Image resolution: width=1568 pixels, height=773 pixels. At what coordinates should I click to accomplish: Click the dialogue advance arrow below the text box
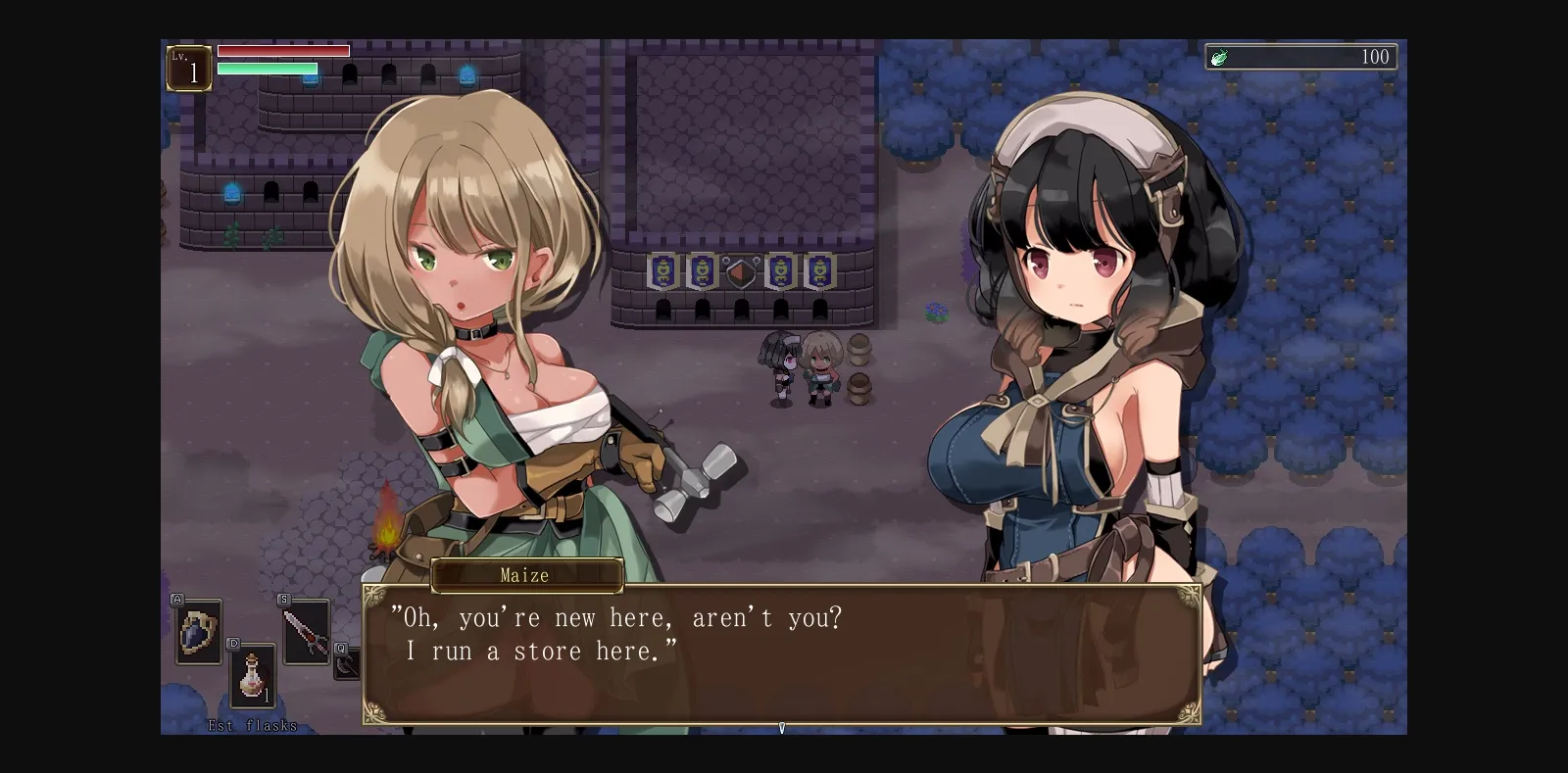782,729
